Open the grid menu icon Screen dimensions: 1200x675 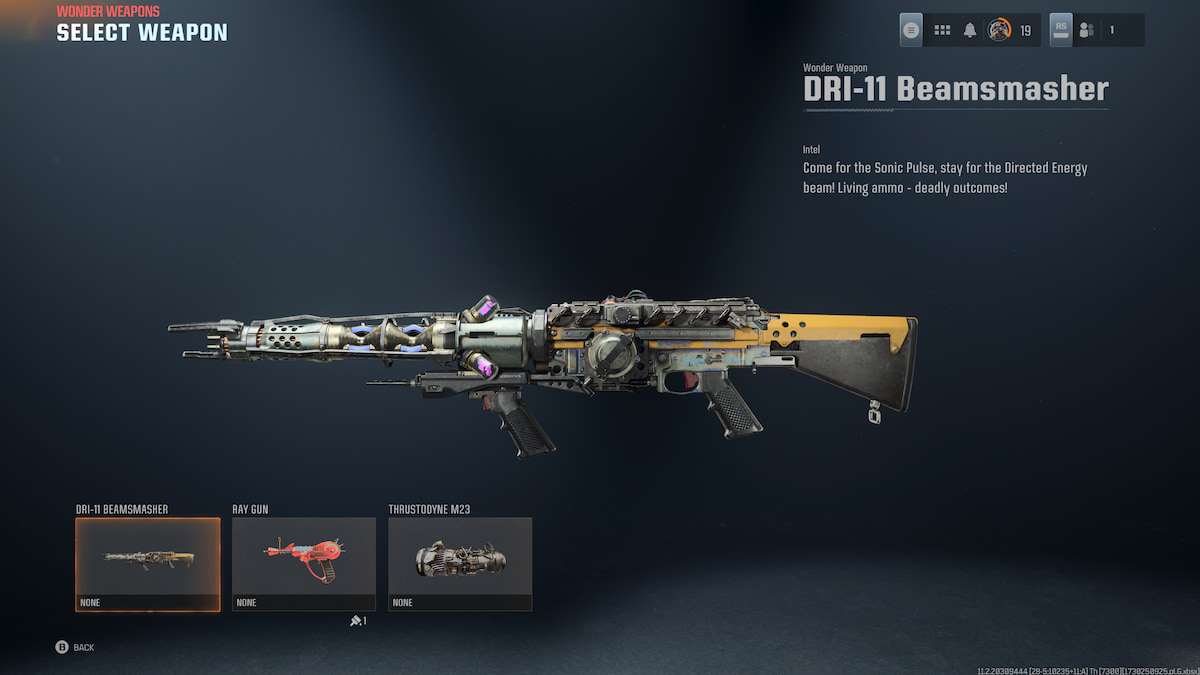(942, 30)
